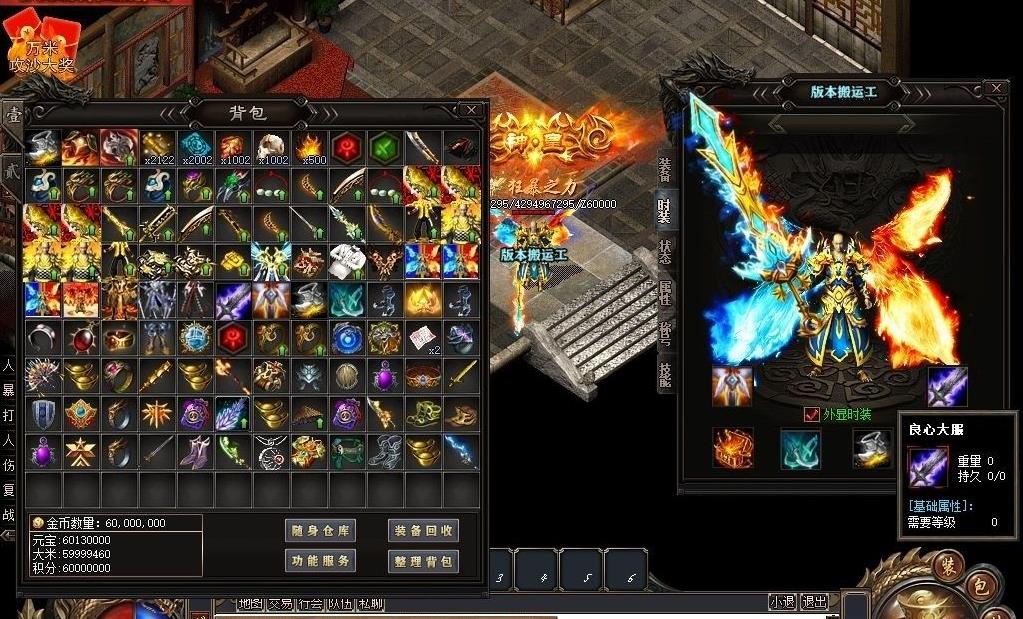
Task: Click the 退出 exit button
Action: tap(814, 602)
